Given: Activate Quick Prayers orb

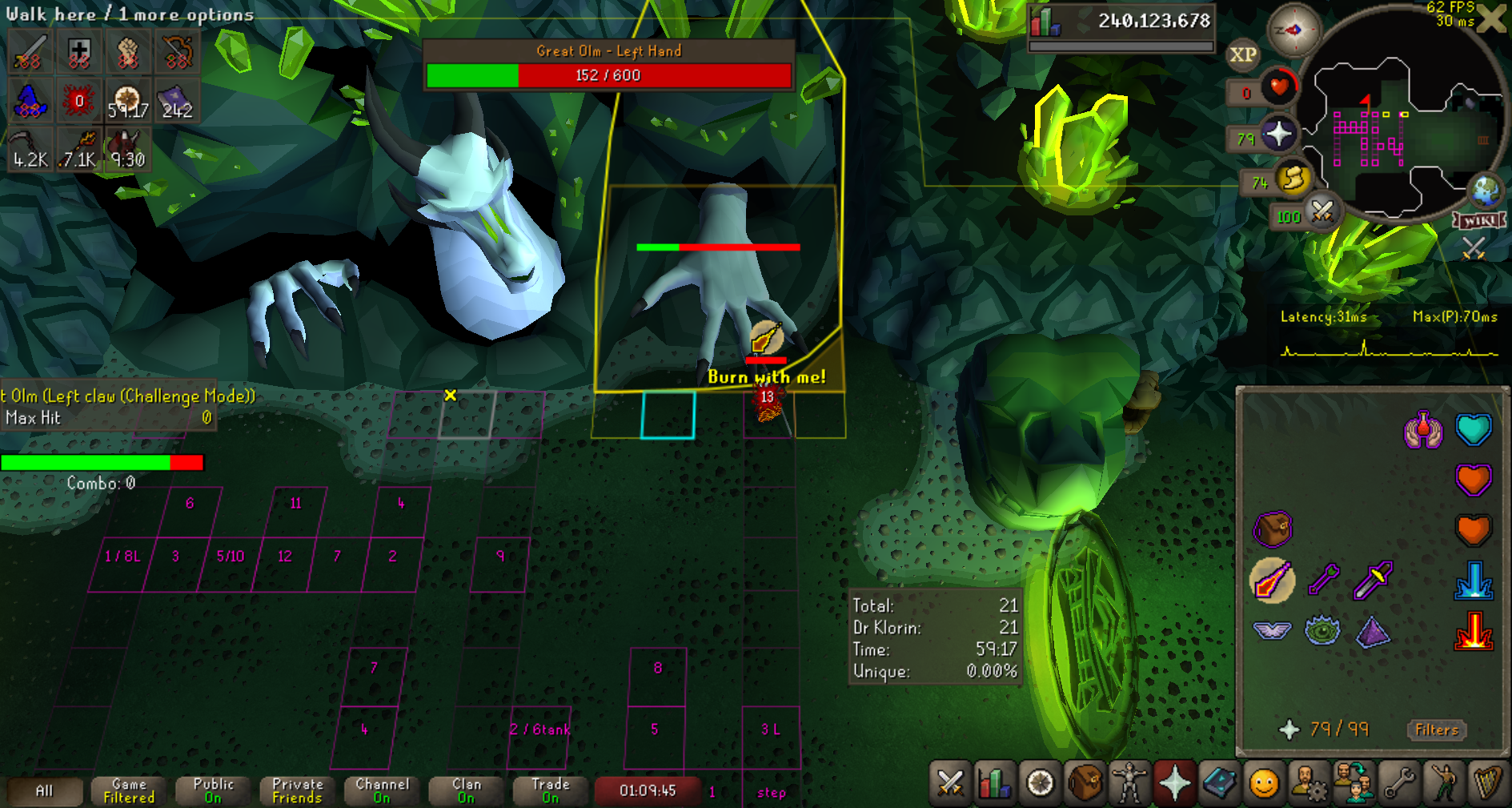Looking at the screenshot, I should pyautogui.click(x=1278, y=134).
